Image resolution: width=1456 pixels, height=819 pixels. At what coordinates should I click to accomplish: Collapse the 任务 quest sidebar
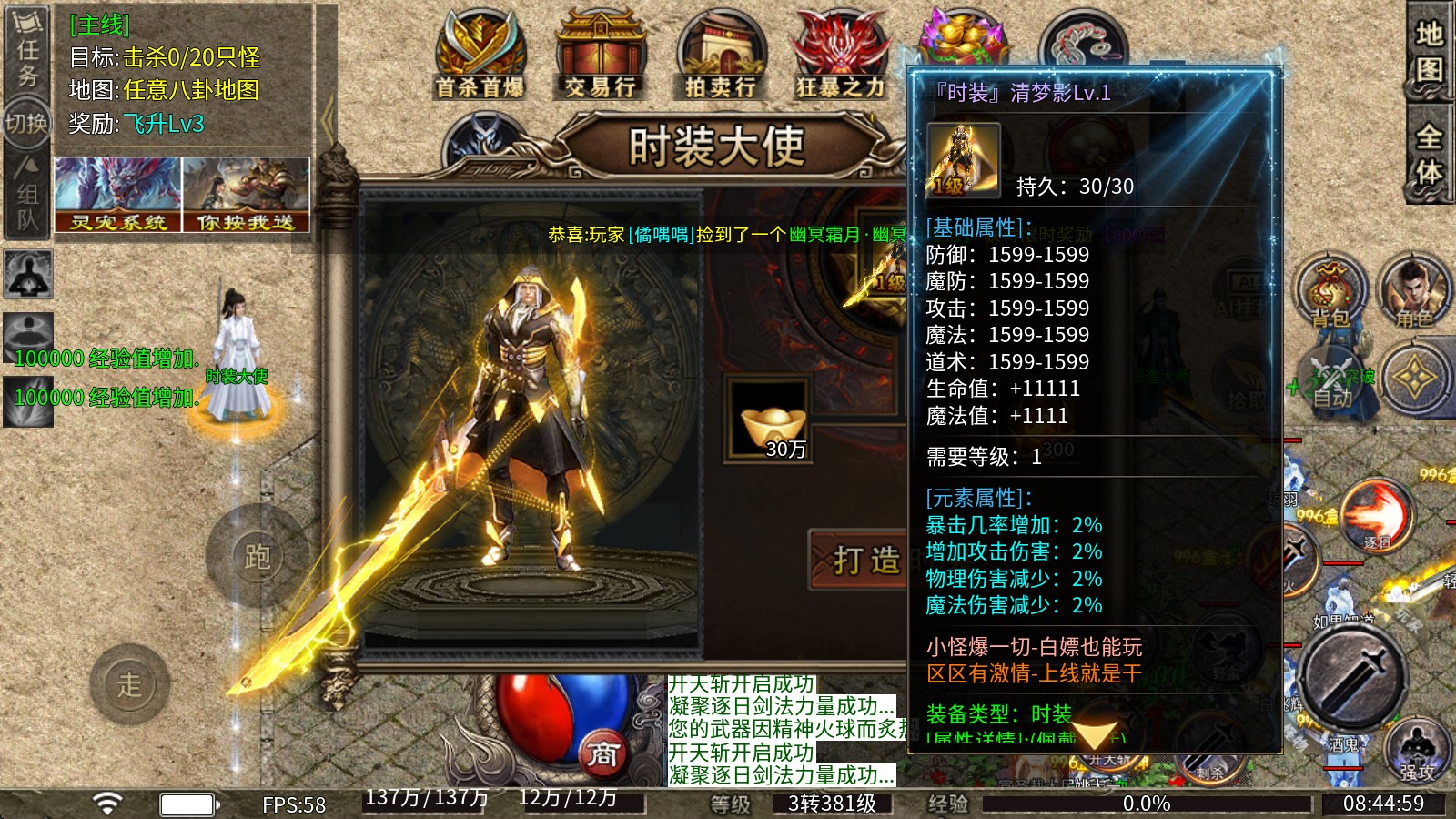27,41
